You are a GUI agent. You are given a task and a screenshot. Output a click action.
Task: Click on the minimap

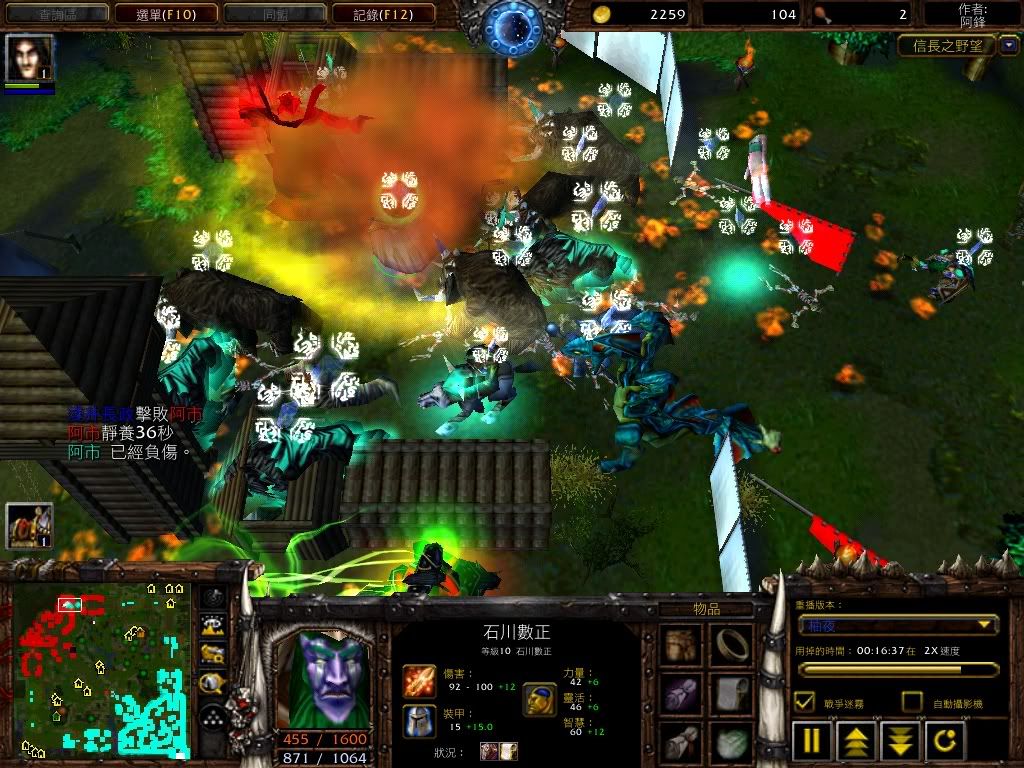pos(100,668)
